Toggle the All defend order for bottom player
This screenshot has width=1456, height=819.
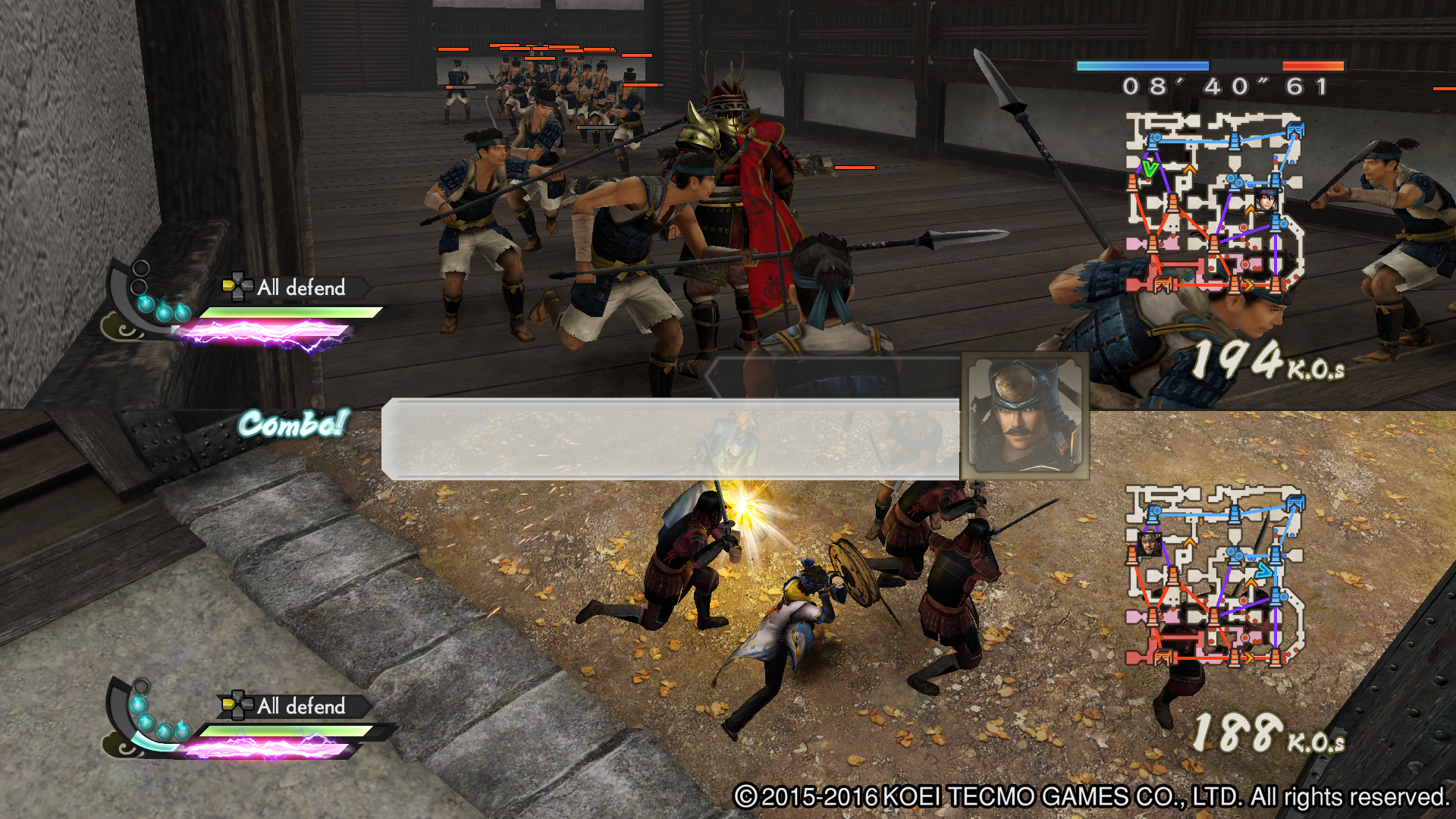(x=300, y=707)
